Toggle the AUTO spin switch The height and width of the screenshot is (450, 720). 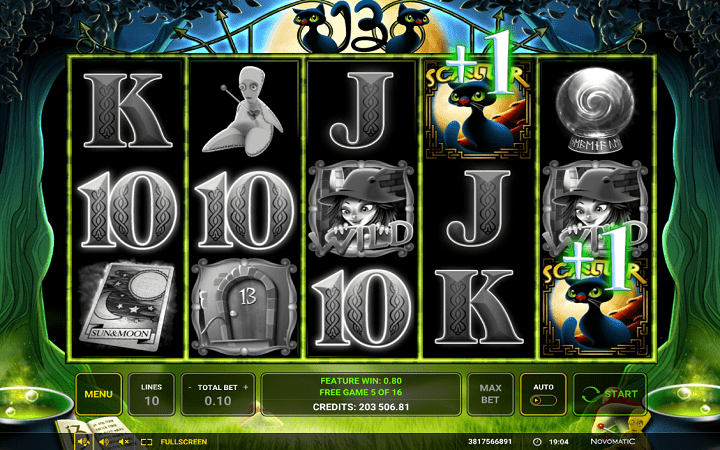coord(544,400)
